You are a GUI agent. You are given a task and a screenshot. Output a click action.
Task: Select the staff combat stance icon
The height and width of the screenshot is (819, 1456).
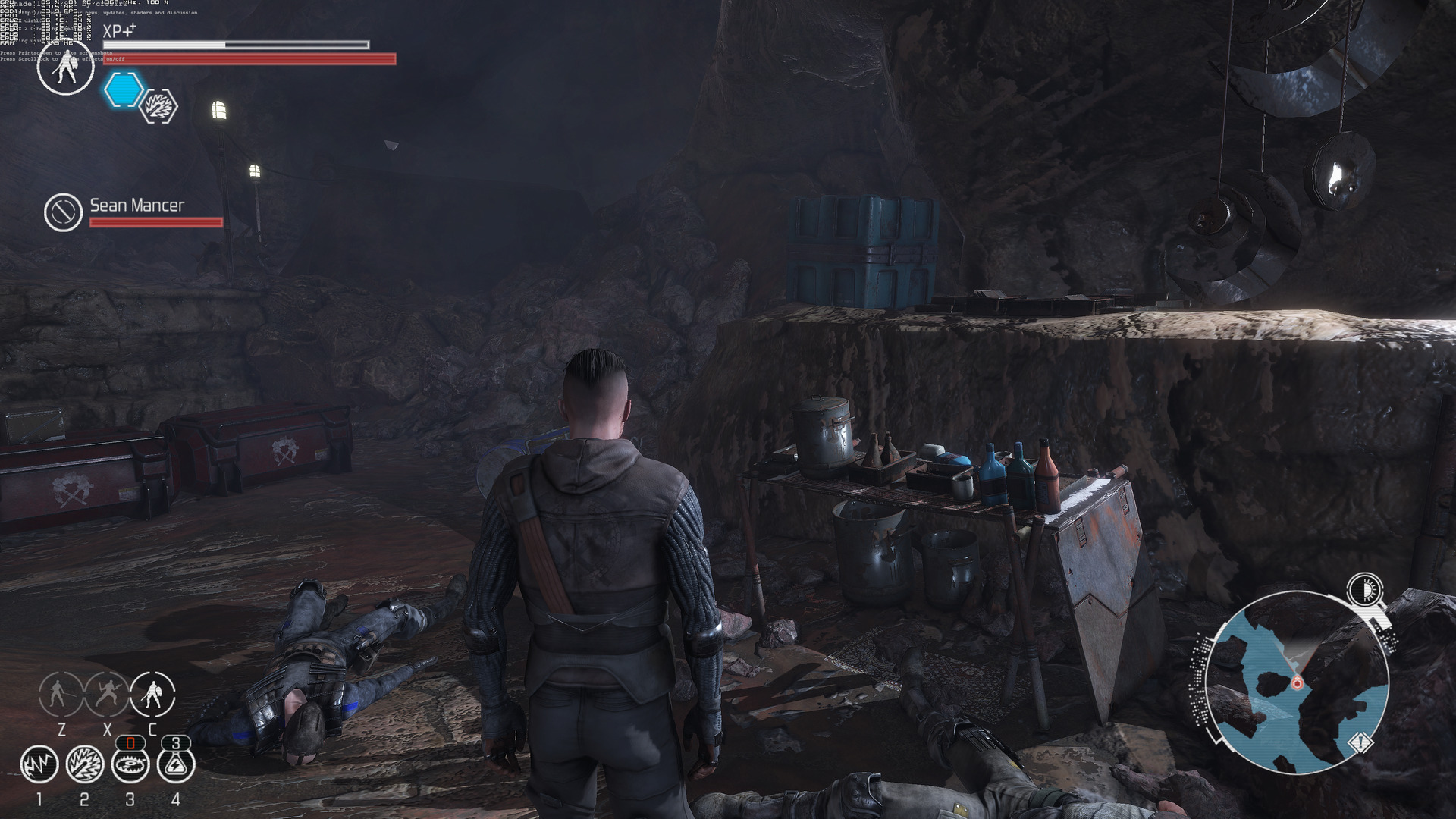[x=61, y=694]
